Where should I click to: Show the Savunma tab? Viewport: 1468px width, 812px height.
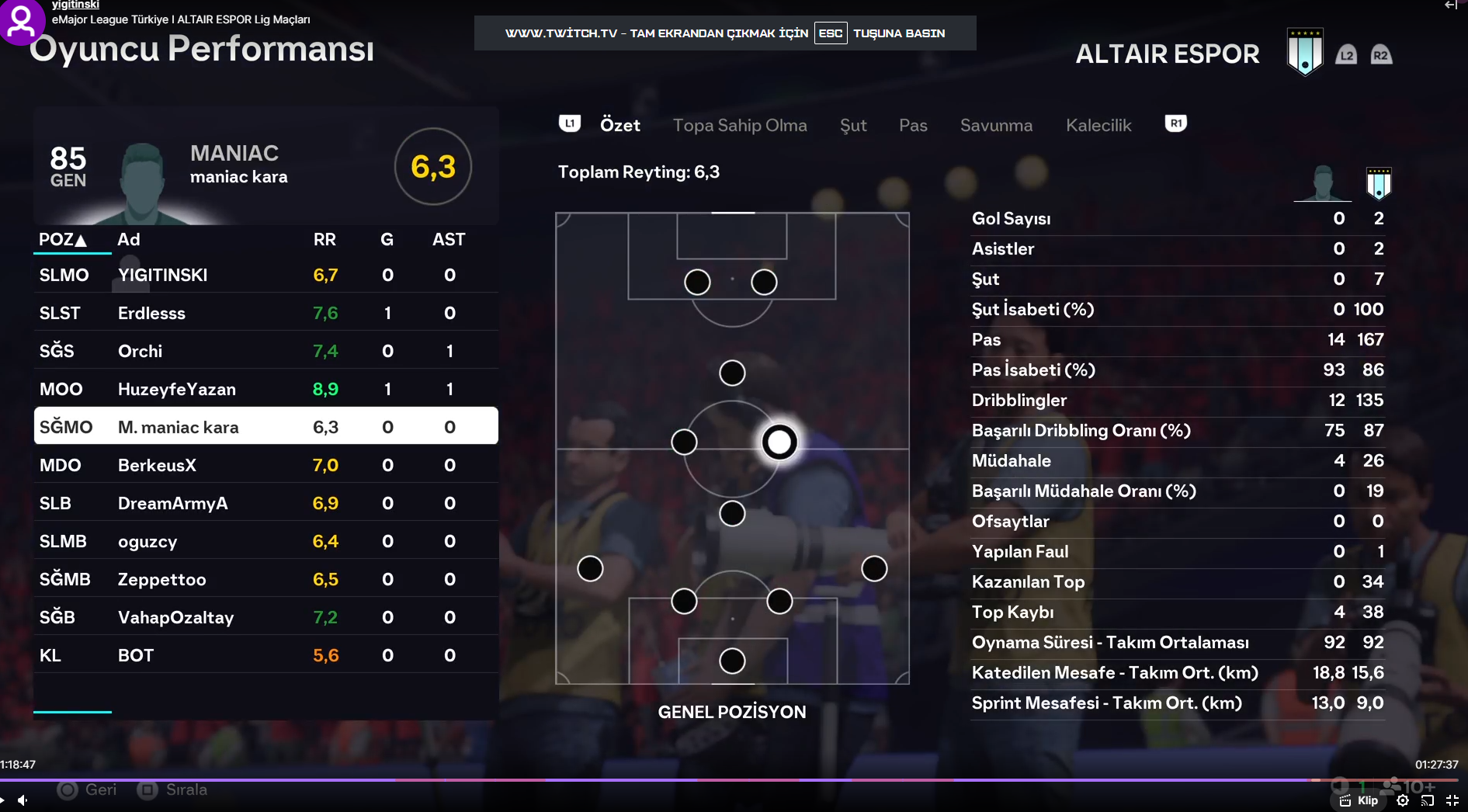(x=996, y=125)
